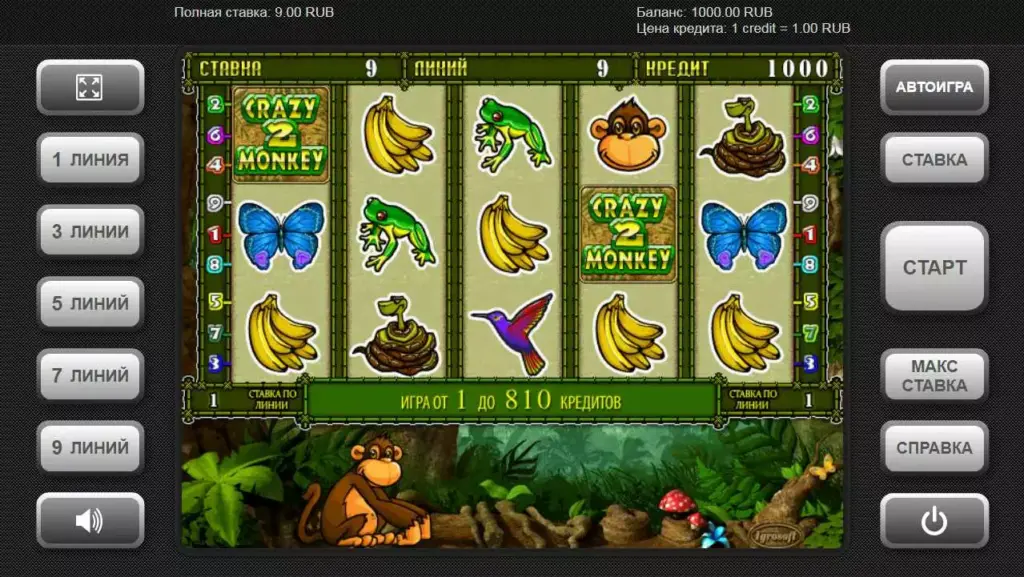The height and width of the screenshot is (577, 1024).
Task: Activate the АВТОИГРА autoplay button
Action: (934, 87)
